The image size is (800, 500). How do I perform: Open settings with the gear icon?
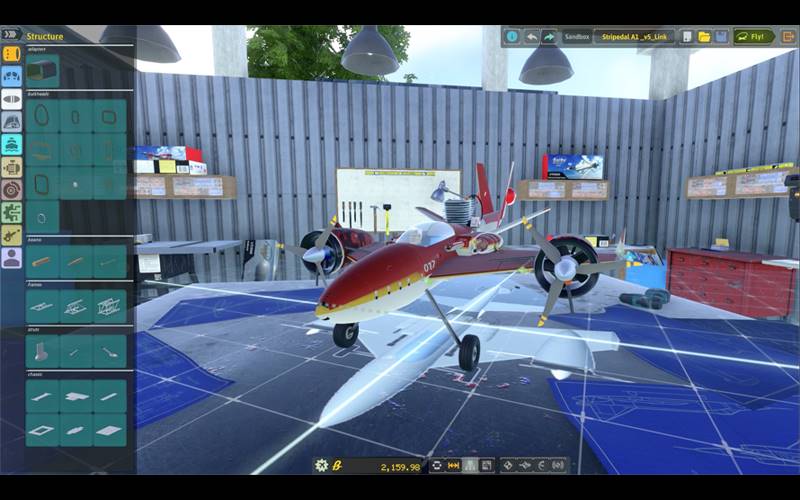point(321,465)
